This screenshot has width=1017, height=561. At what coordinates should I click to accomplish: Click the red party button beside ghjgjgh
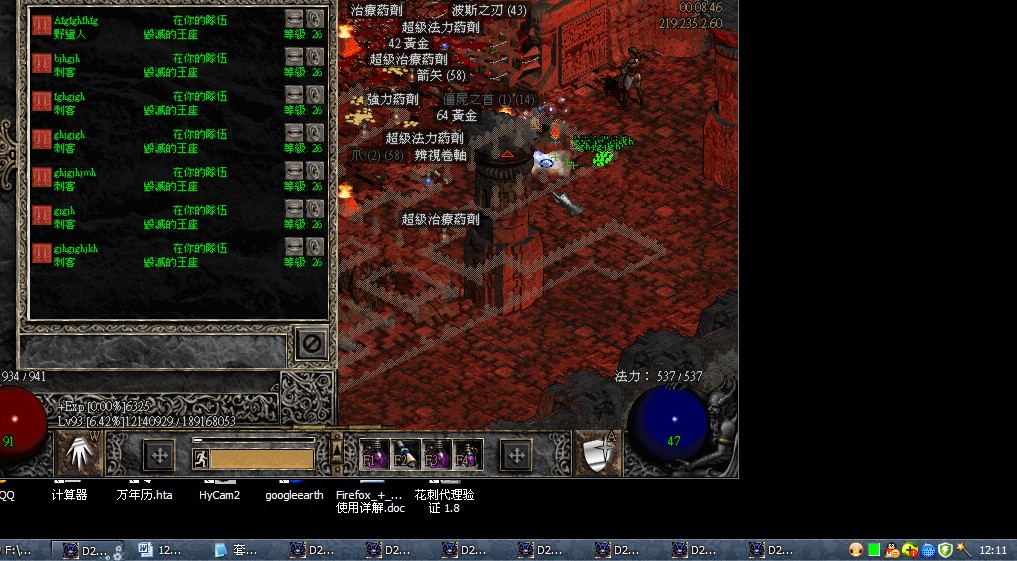42,139
